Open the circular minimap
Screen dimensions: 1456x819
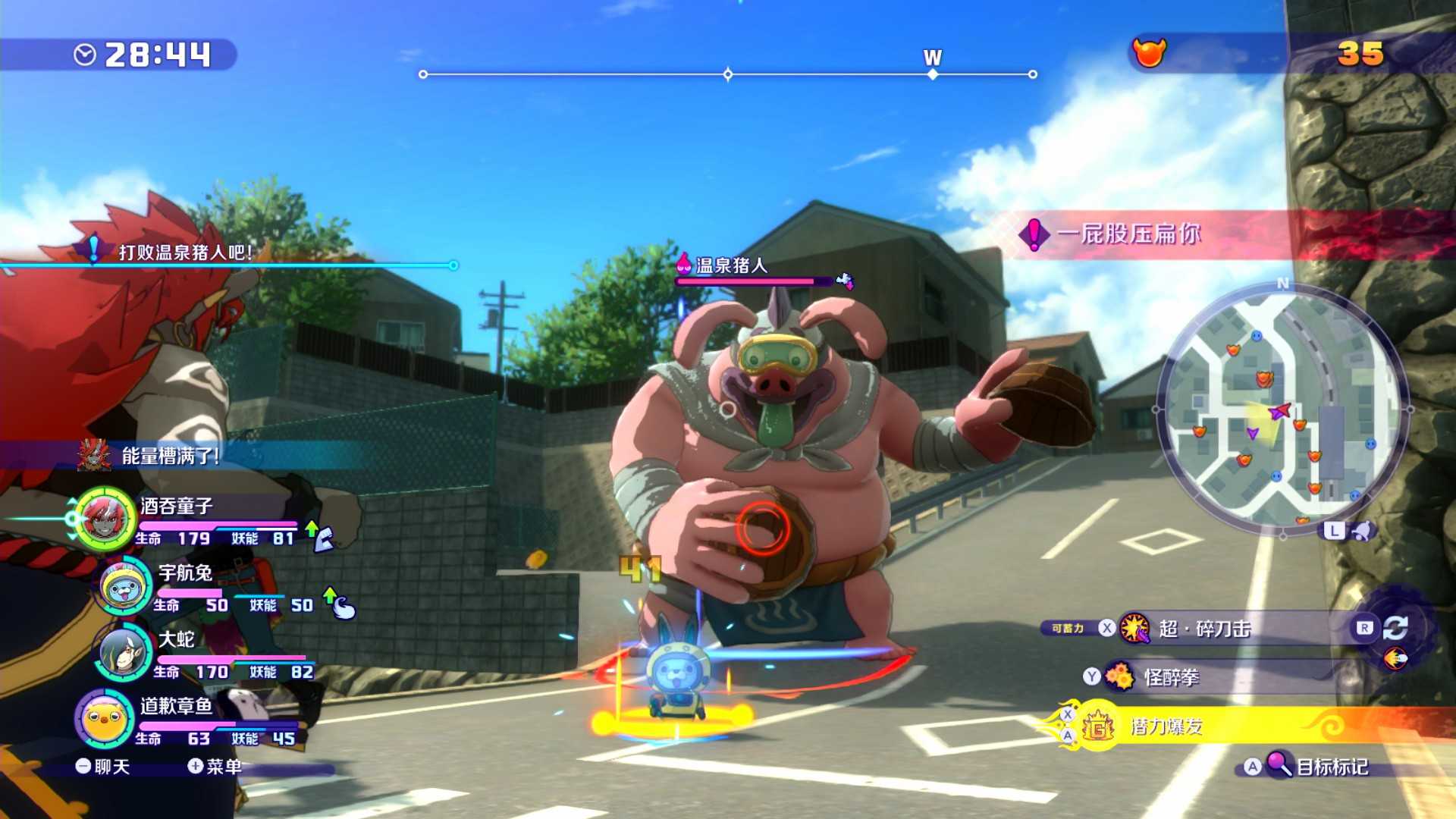pyautogui.click(x=1282, y=409)
